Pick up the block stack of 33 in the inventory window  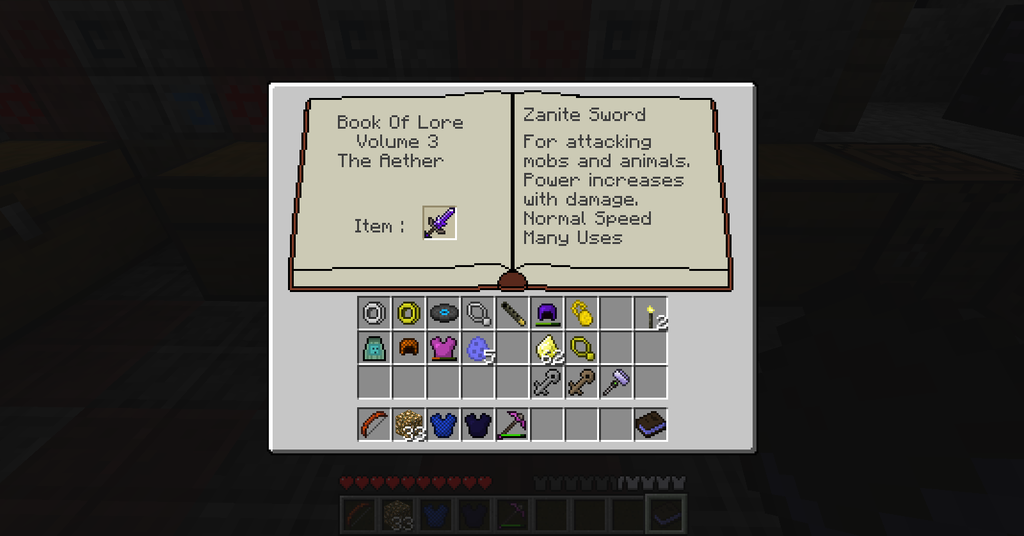(408, 424)
